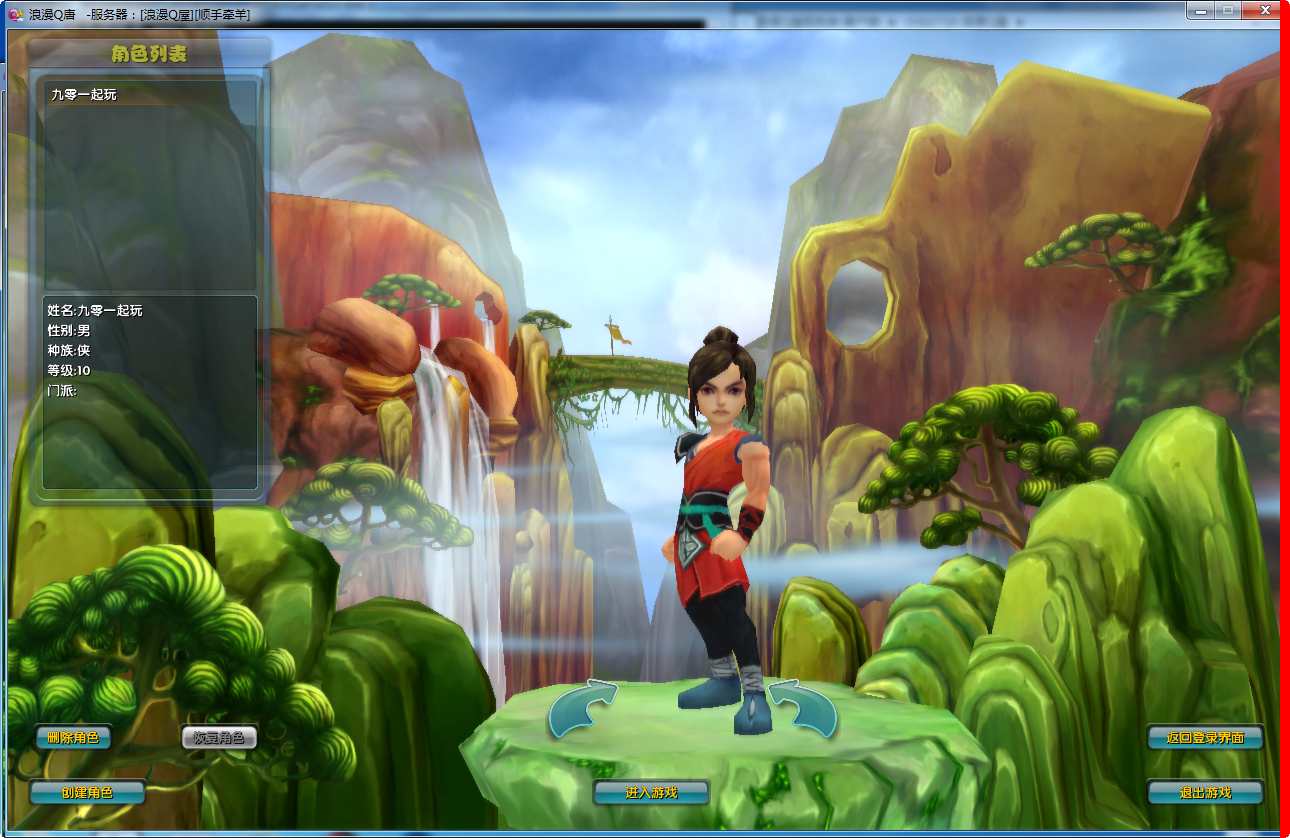Open 创建角色 to create a character

coord(87,792)
